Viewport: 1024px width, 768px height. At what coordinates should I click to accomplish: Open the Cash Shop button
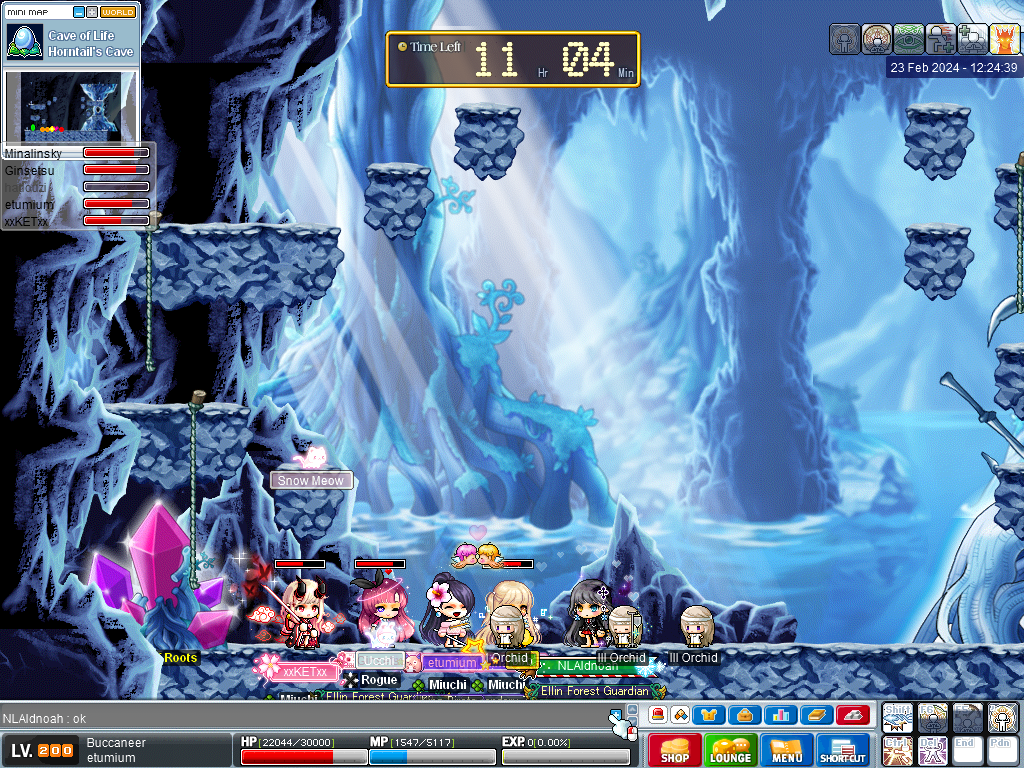(675, 750)
